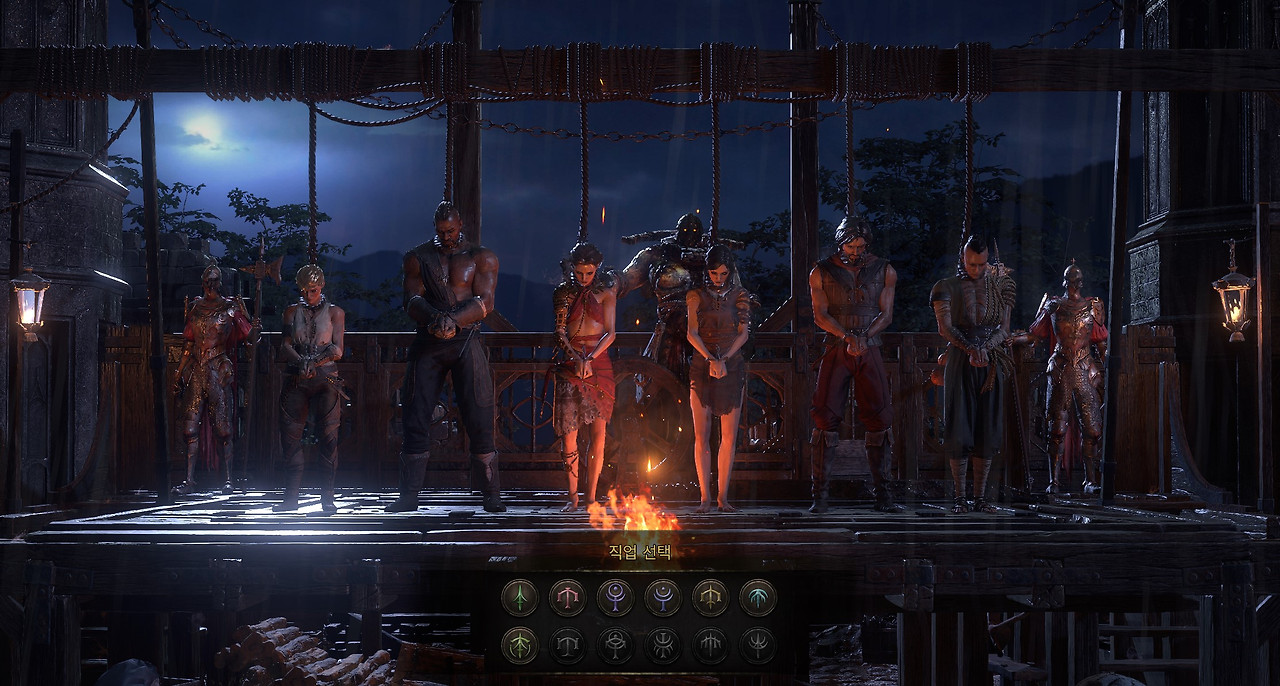The image size is (1280, 686).
Task: Choose the gold class emblem
Action: pos(710,598)
